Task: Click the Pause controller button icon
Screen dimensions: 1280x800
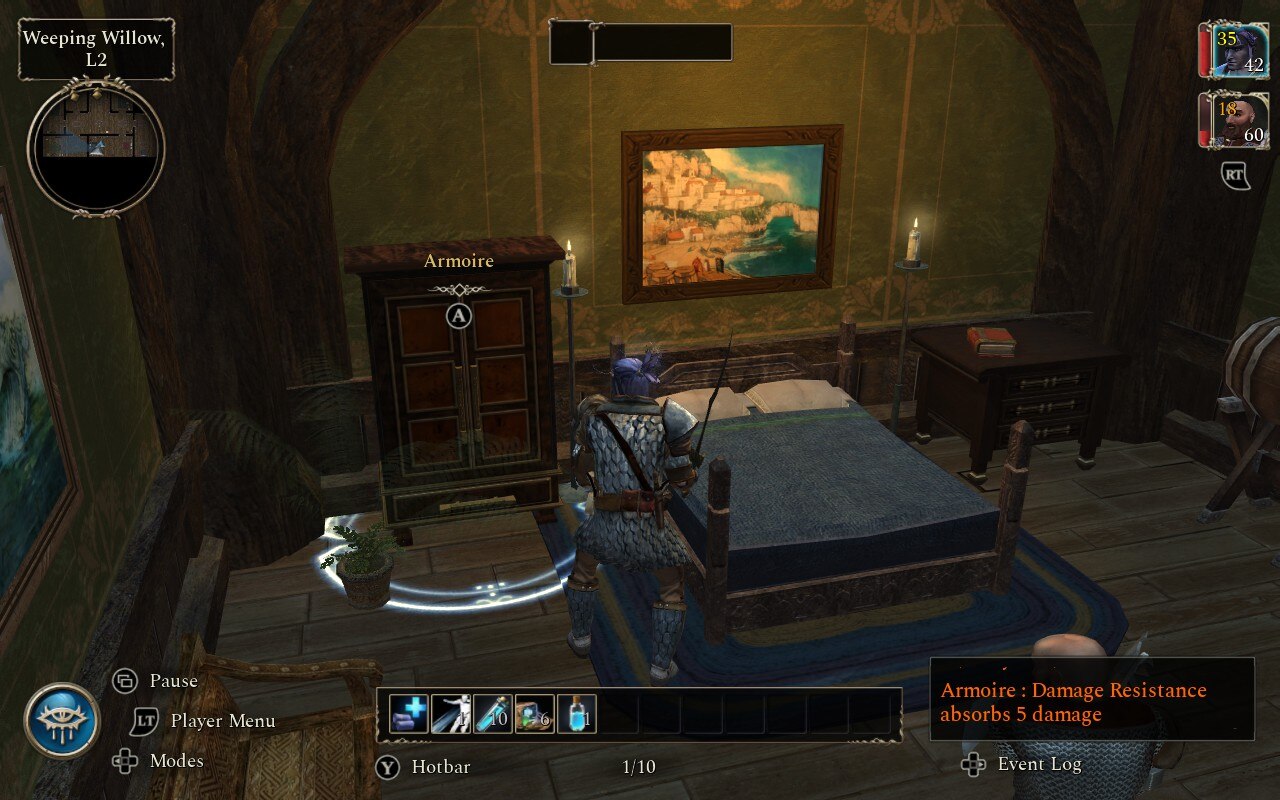Action: click(122, 680)
